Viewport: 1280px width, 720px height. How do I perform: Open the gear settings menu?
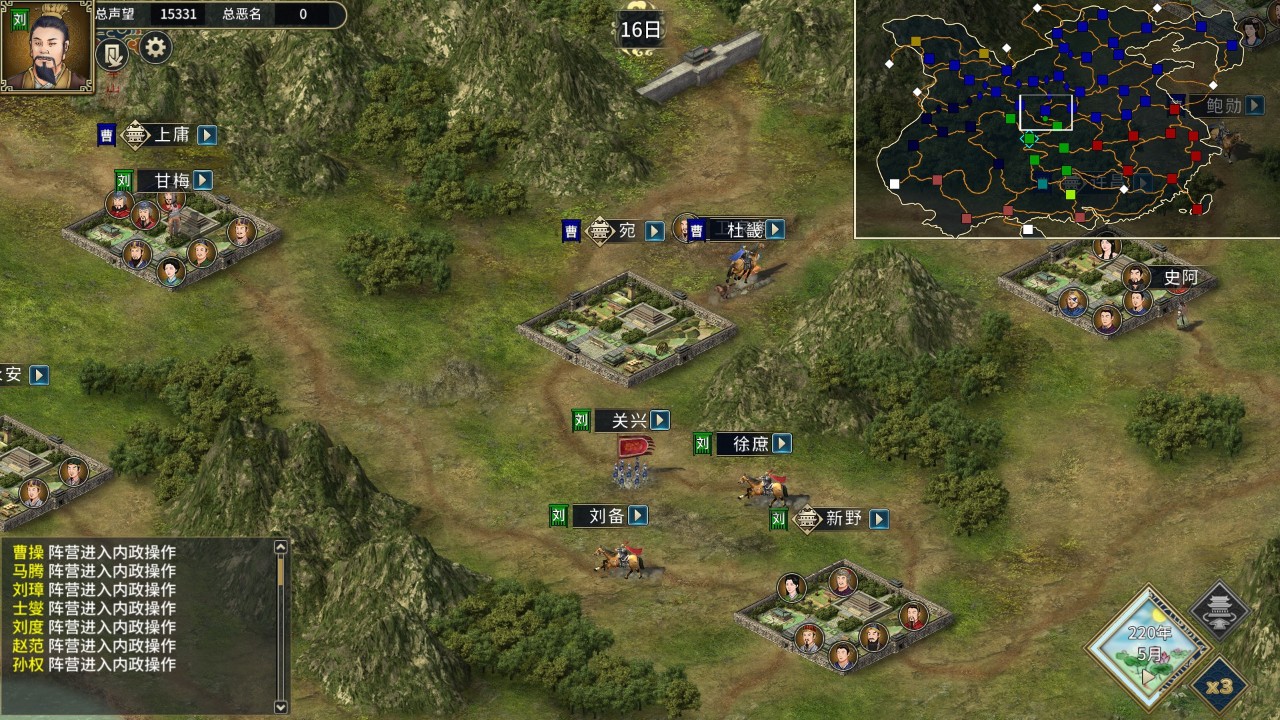155,47
